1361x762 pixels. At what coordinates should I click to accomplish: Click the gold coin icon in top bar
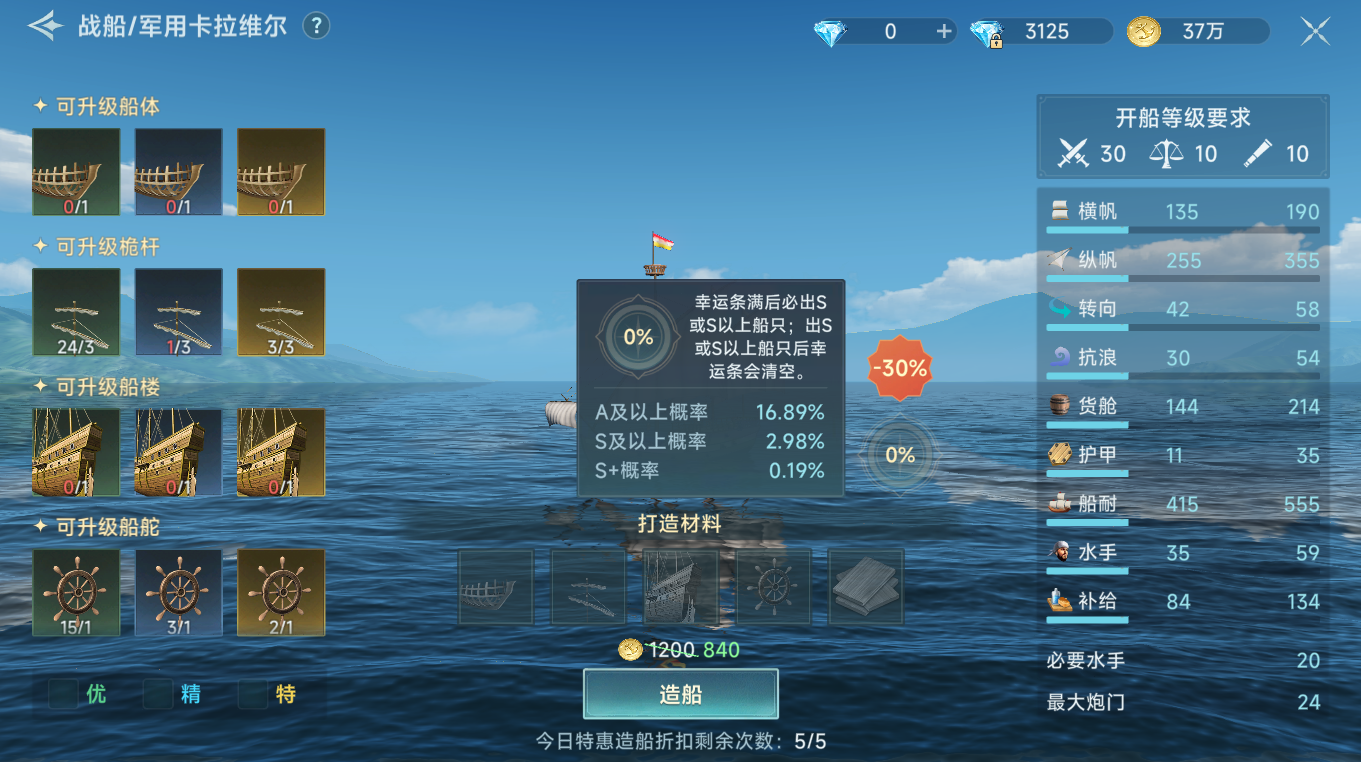pyautogui.click(x=1144, y=31)
